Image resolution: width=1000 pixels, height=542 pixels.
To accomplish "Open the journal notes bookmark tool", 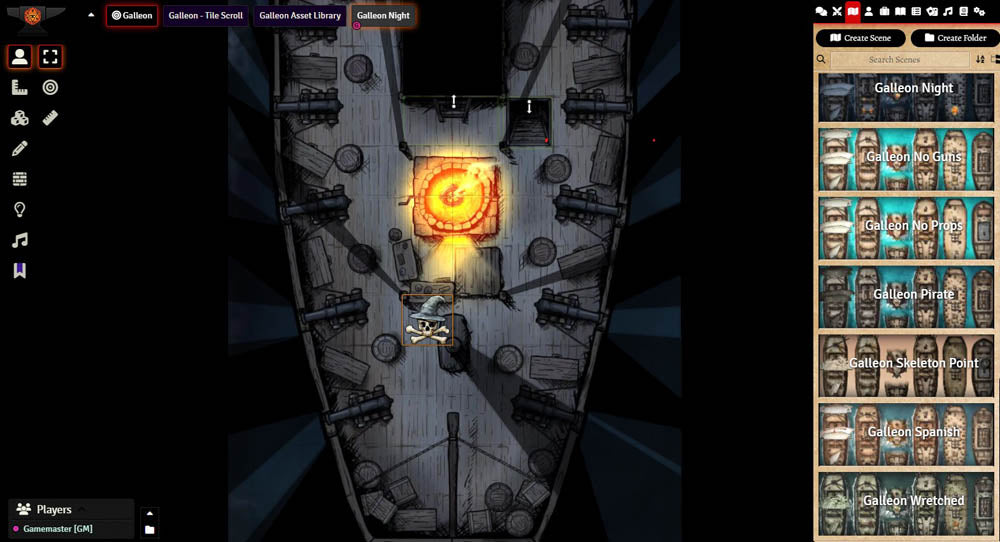I will pyautogui.click(x=19, y=271).
